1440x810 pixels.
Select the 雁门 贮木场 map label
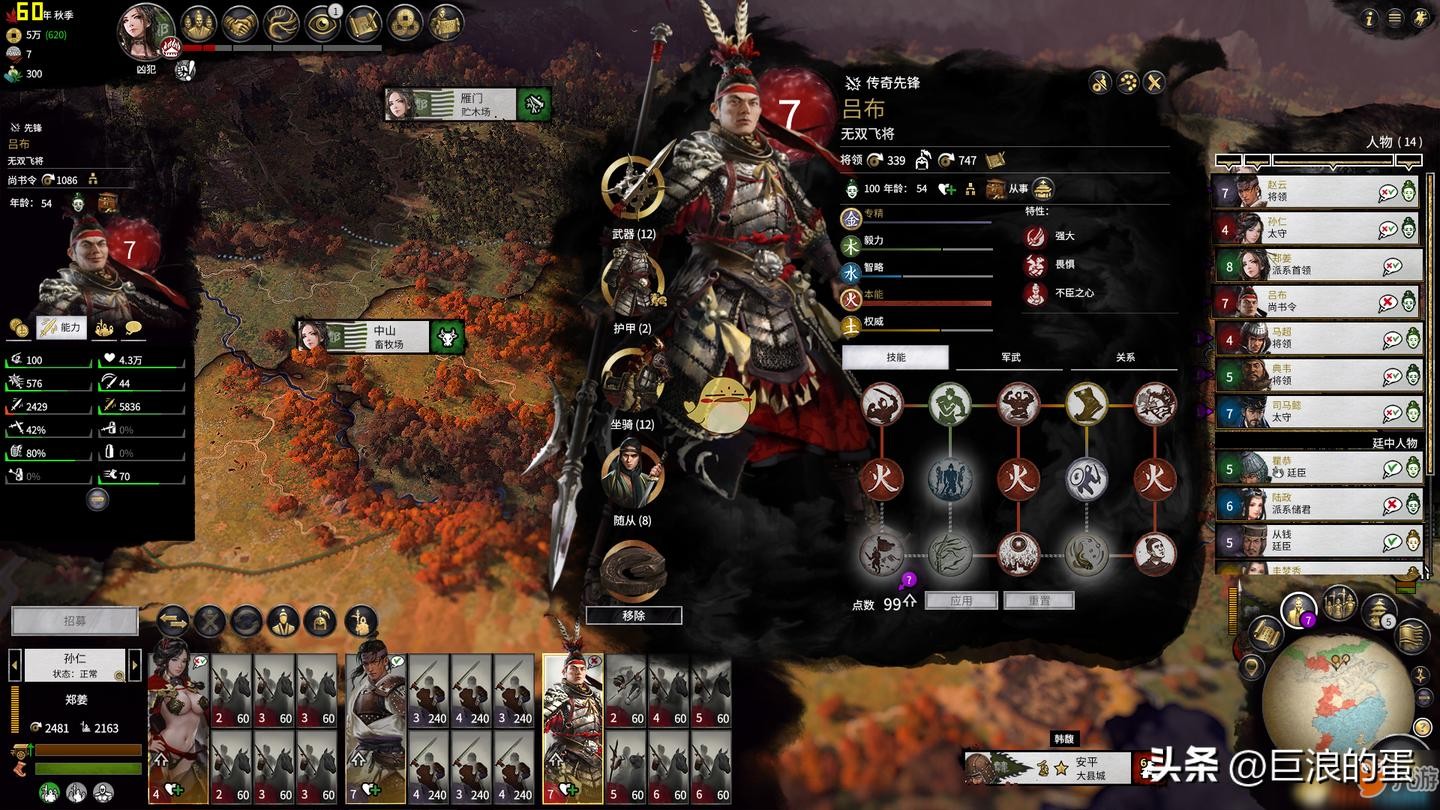point(467,104)
